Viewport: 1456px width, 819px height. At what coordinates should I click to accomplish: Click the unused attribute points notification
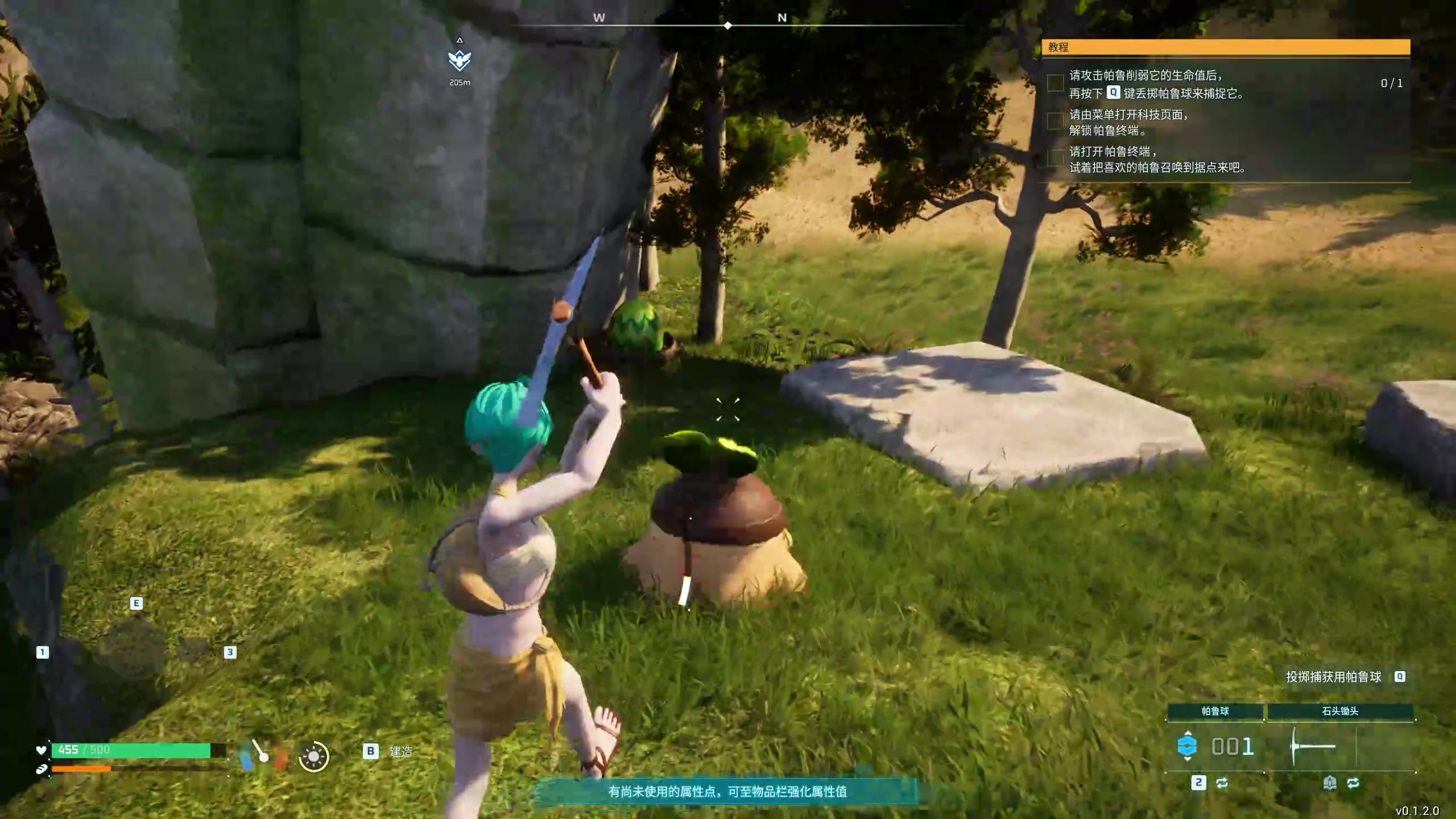pos(727,791)
